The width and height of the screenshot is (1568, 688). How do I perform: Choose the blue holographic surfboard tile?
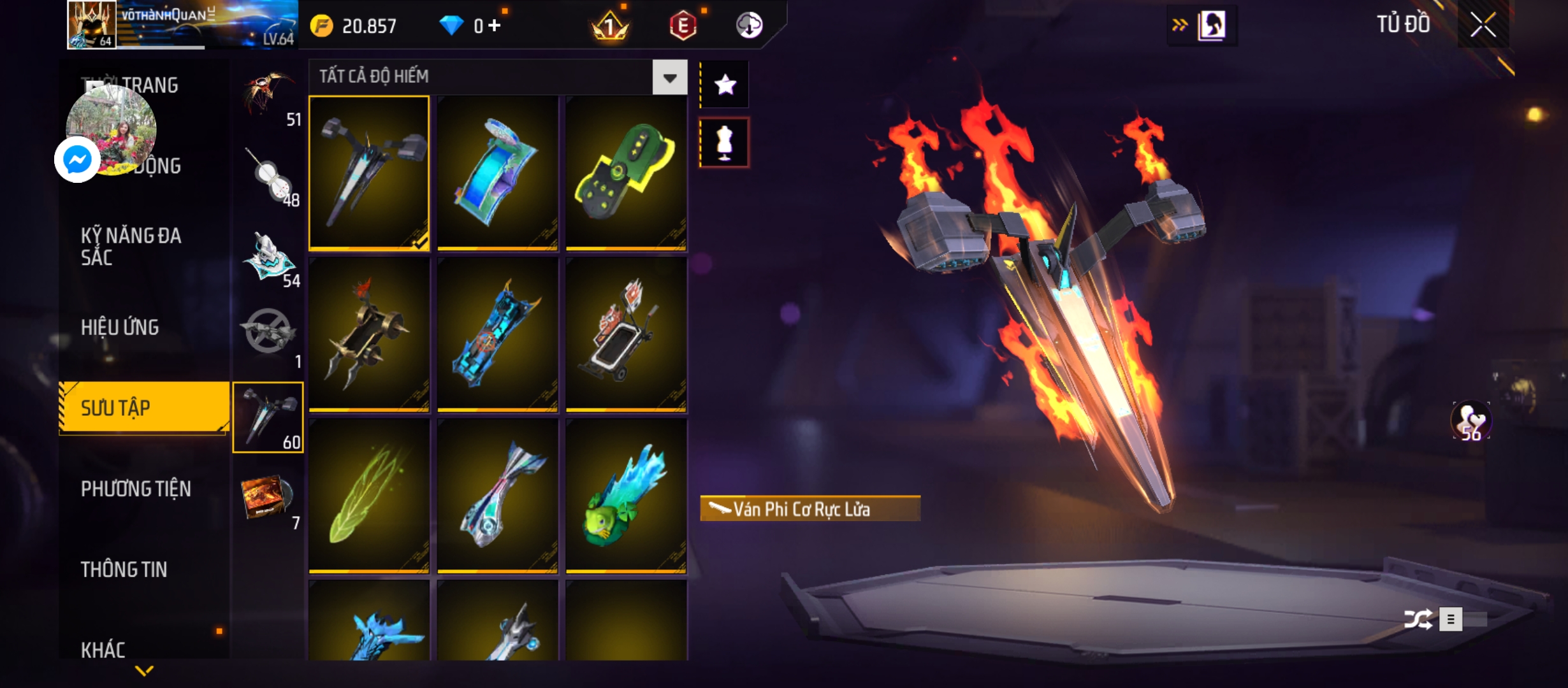(x=497, y=173)
